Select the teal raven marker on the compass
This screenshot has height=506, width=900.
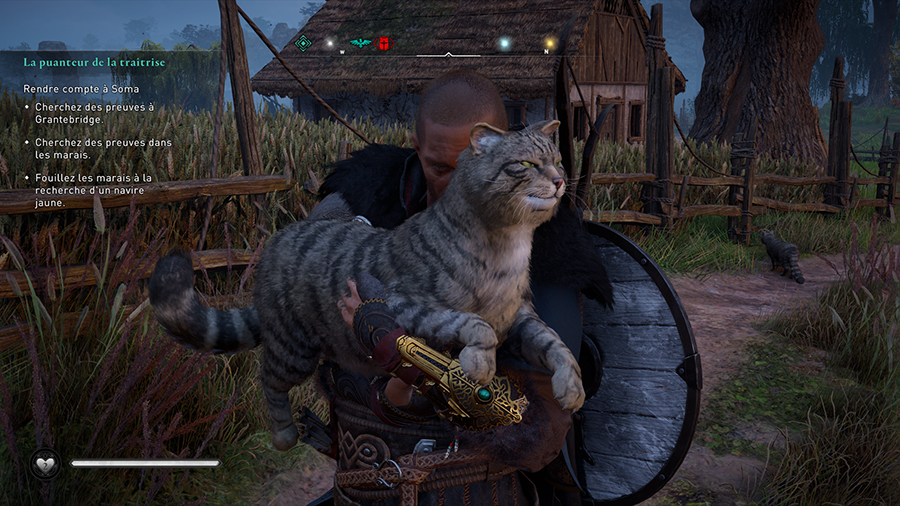tap(360, 43)
